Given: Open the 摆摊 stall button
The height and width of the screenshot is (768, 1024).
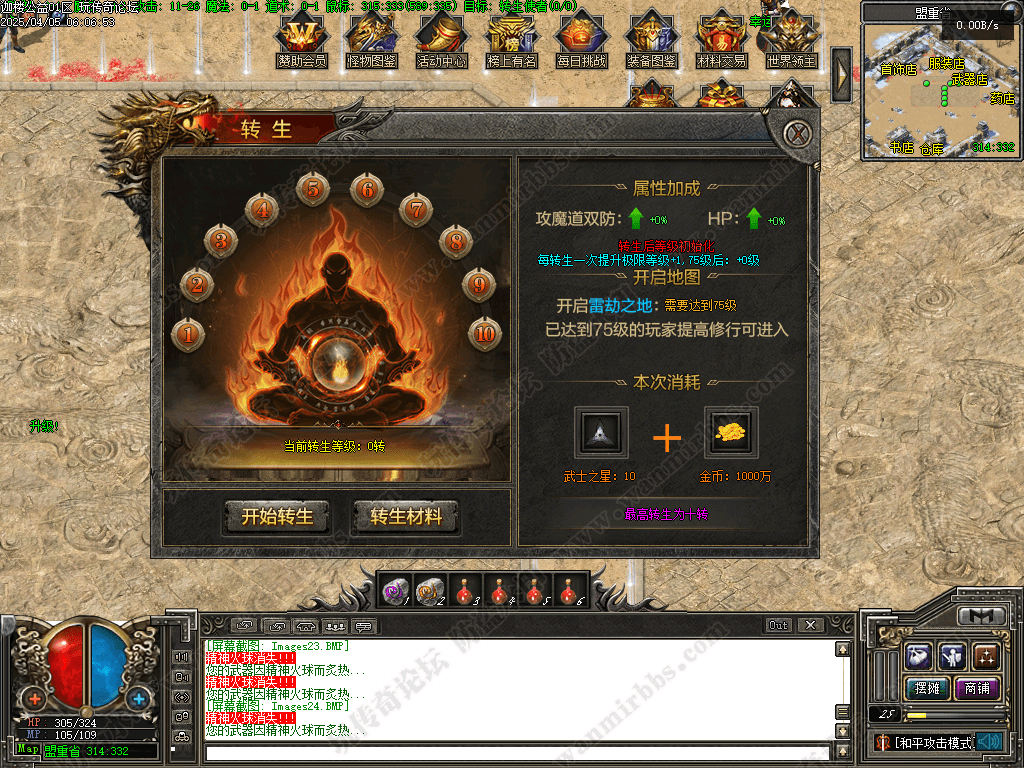Looking at the screenshot, I should click(927, 688).
